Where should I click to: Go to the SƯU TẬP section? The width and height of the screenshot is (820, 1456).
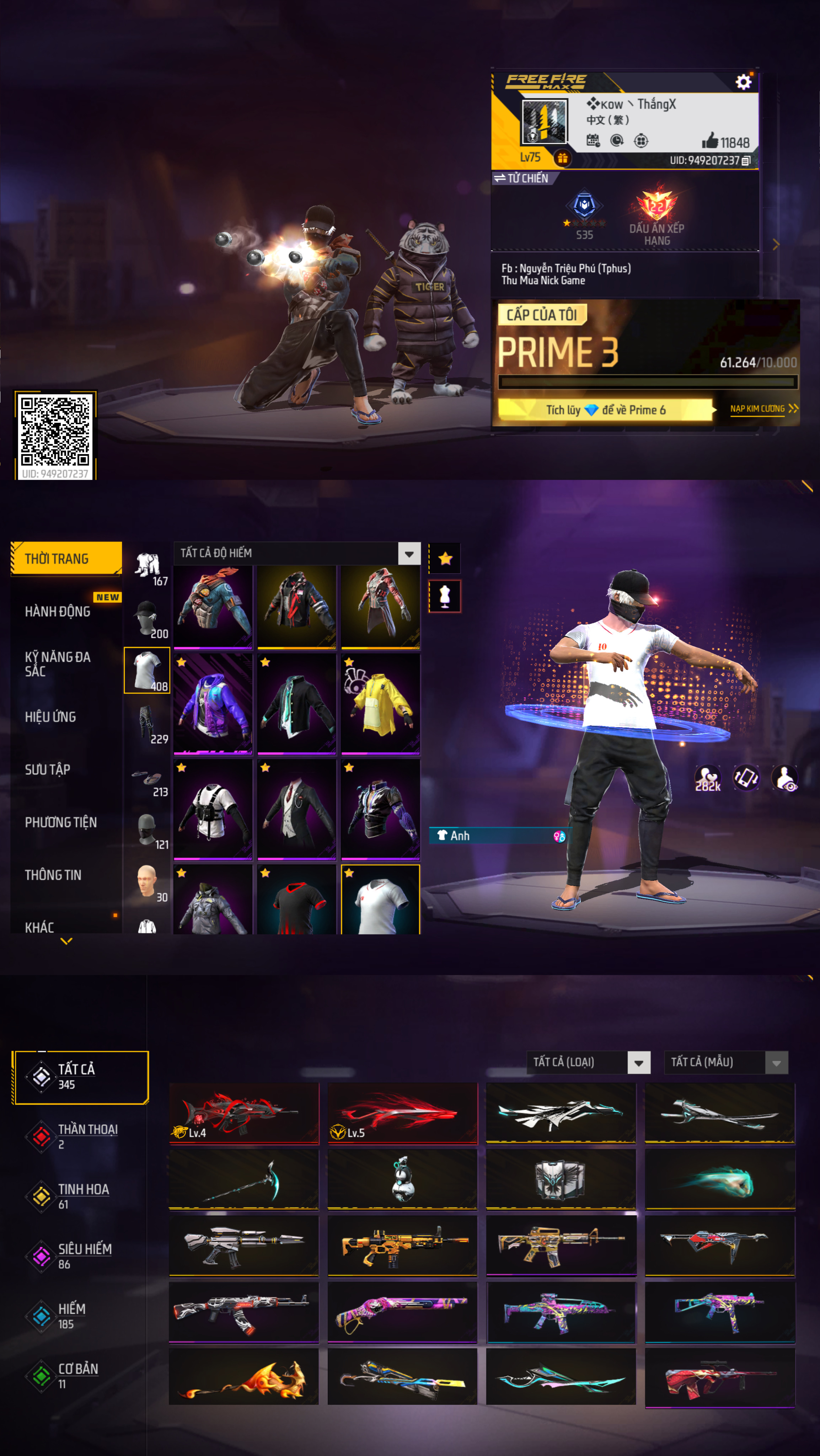pyautogui.click(x=48, y=769)
